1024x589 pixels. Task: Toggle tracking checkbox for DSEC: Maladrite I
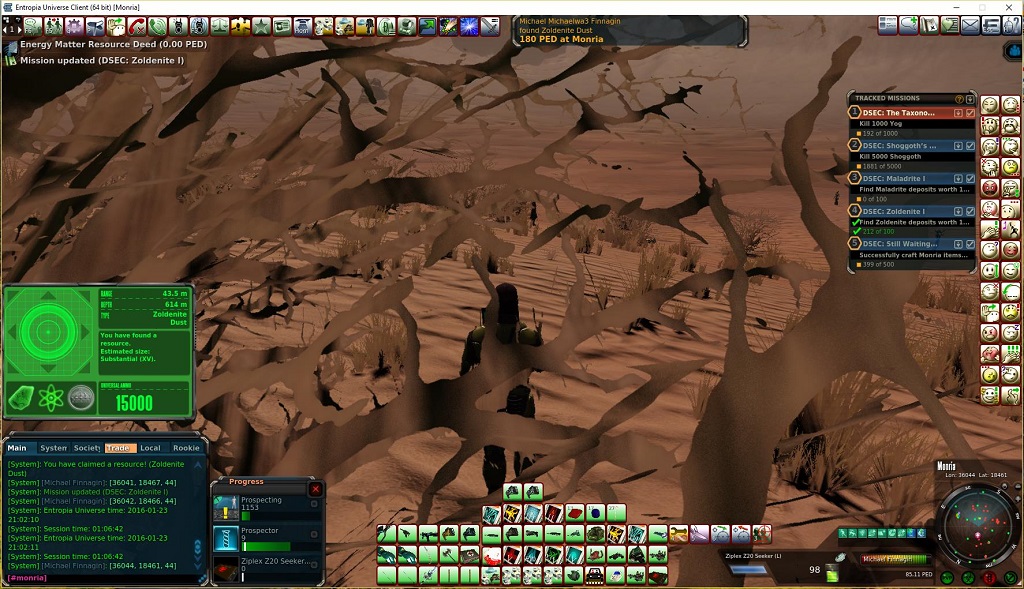coord(970,178)
